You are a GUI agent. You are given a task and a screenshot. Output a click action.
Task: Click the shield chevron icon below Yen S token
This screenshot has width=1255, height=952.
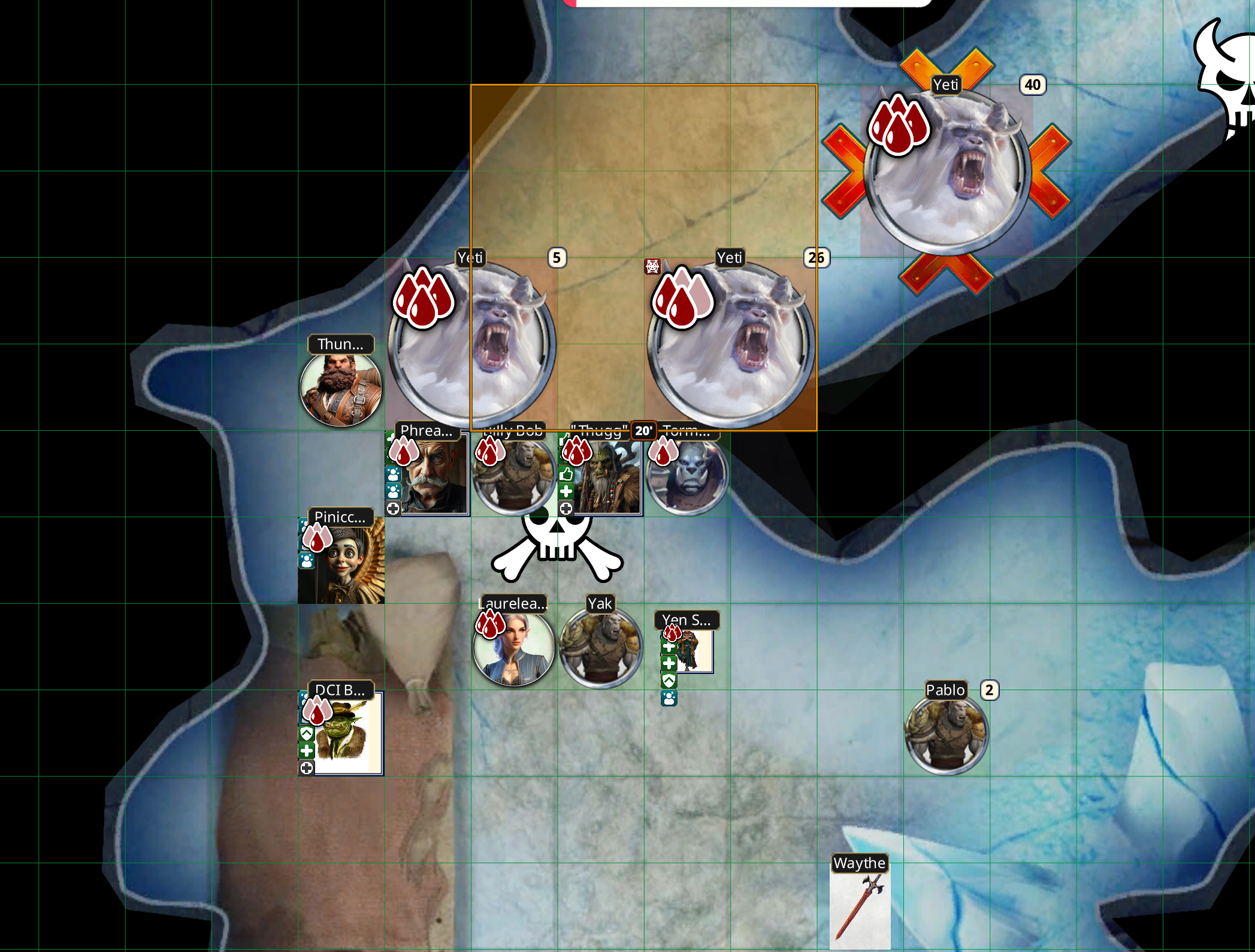pos(669,681)
